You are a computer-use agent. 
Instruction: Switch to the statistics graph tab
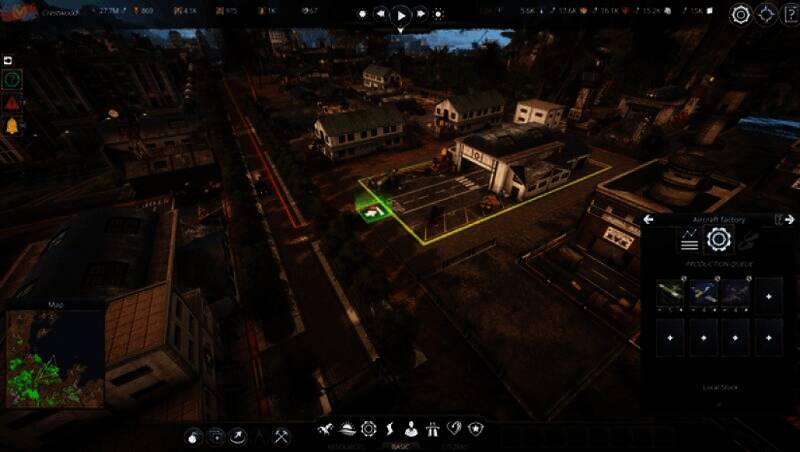[x=689, y=239]
